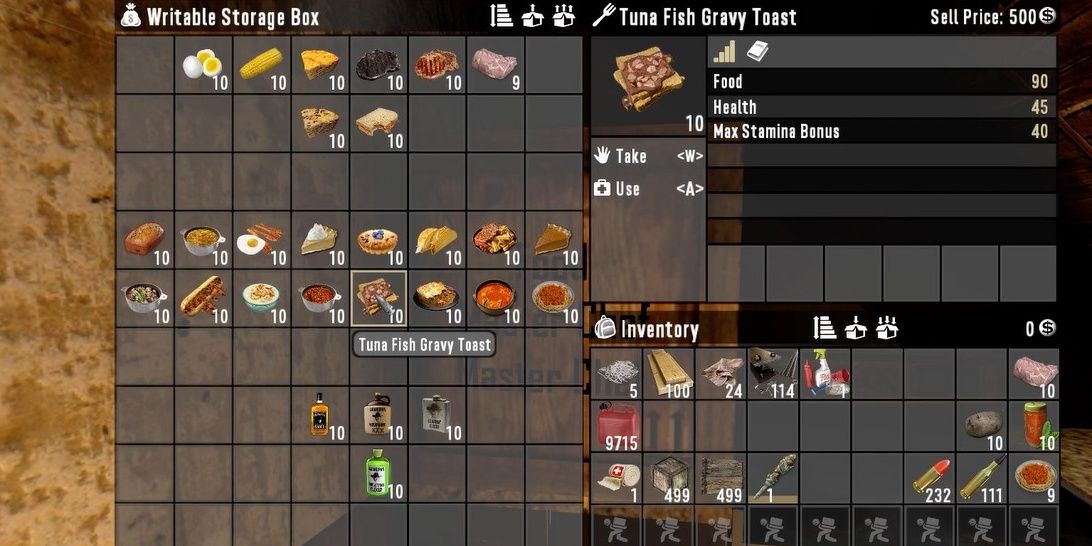Choose the red shotgun shells stack

click(930, 477)
